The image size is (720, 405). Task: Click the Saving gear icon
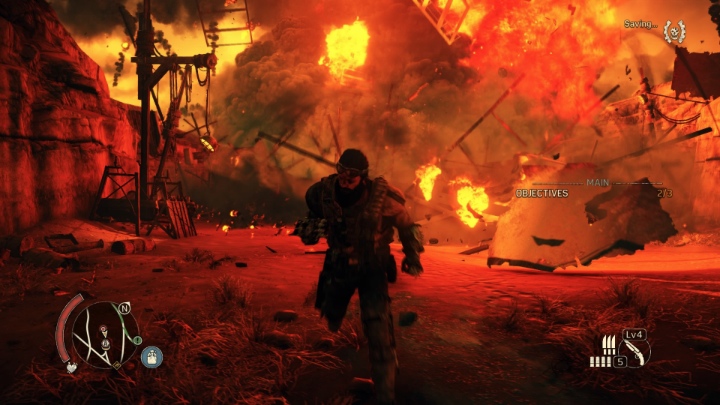click(x=675, y=31)
